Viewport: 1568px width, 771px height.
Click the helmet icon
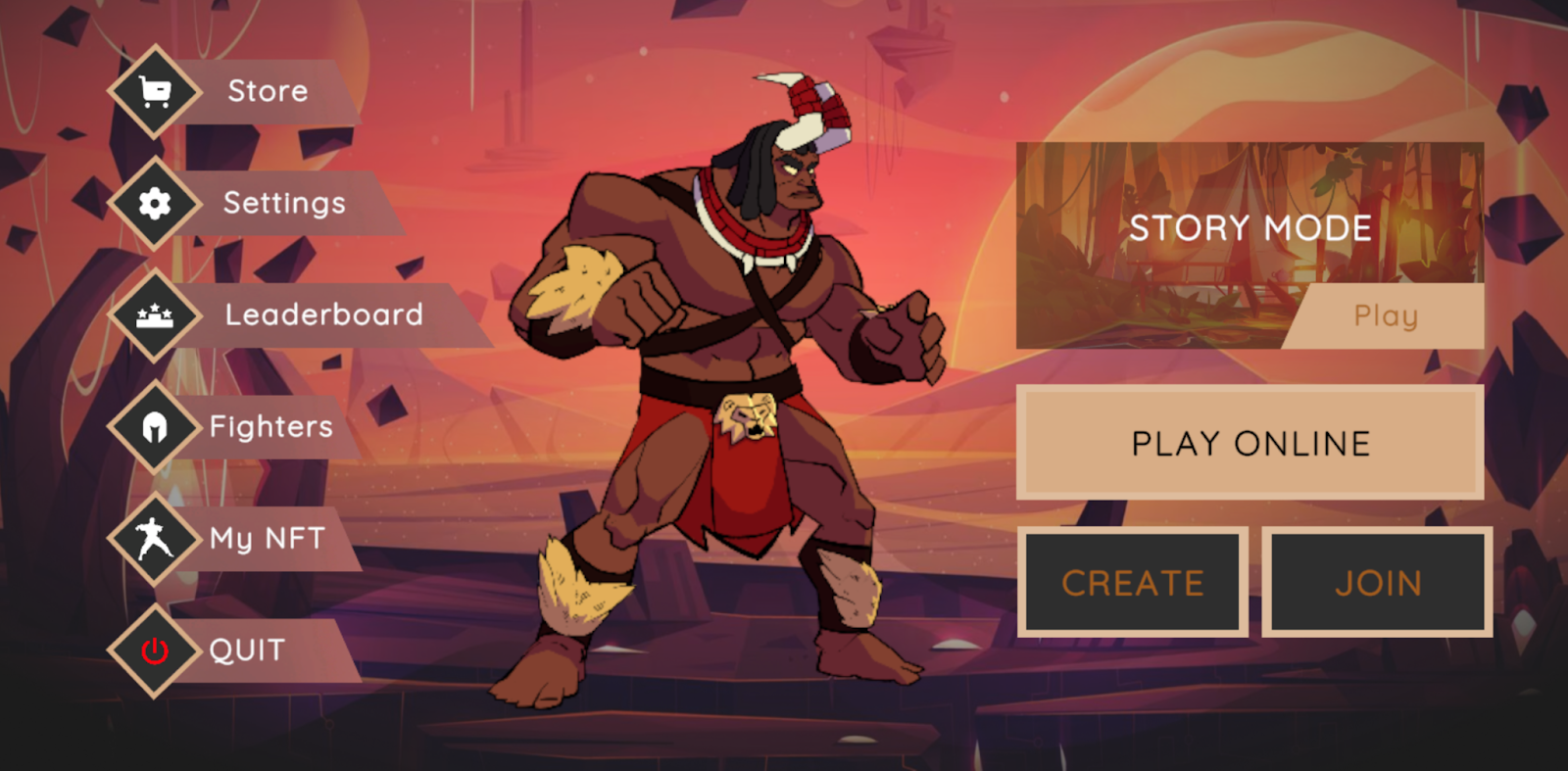pyautogui.click(x=155, y=427)
